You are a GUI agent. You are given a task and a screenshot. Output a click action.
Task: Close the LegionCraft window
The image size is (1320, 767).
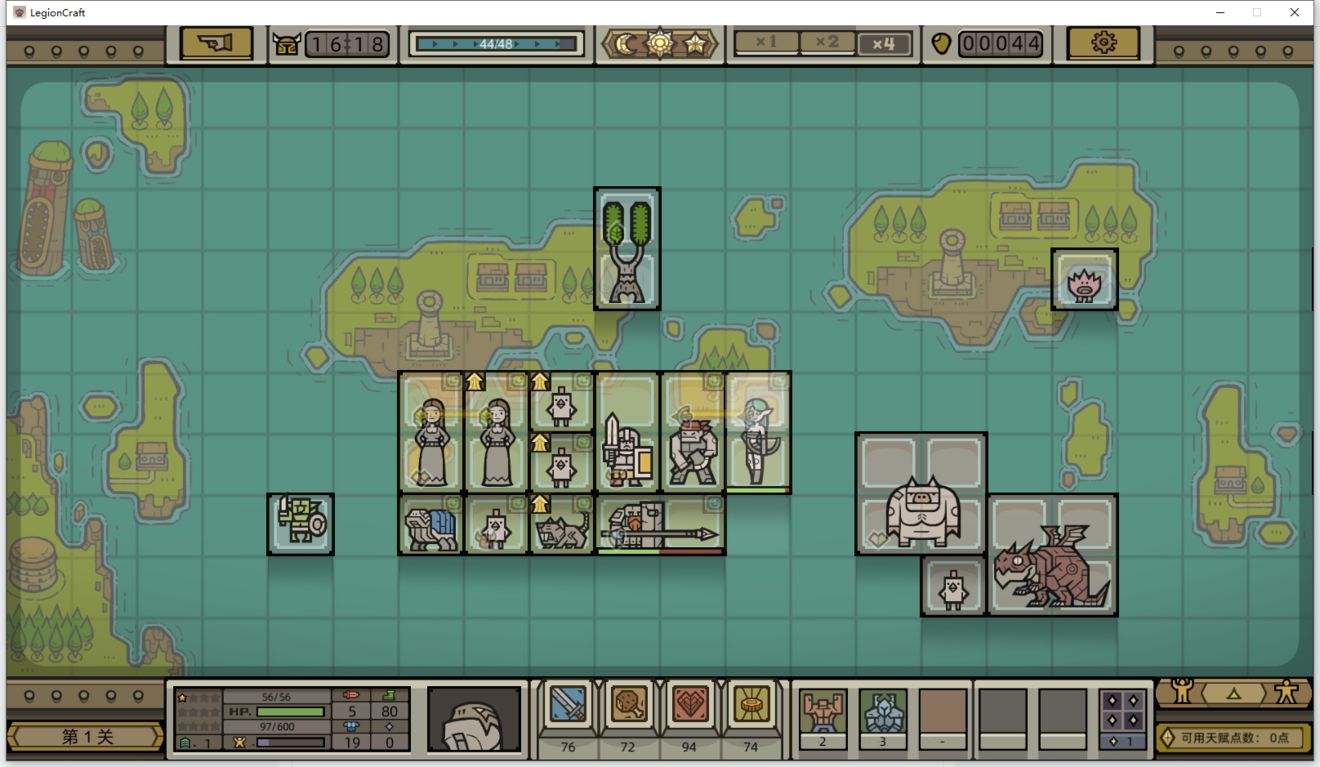point(1294,12)
